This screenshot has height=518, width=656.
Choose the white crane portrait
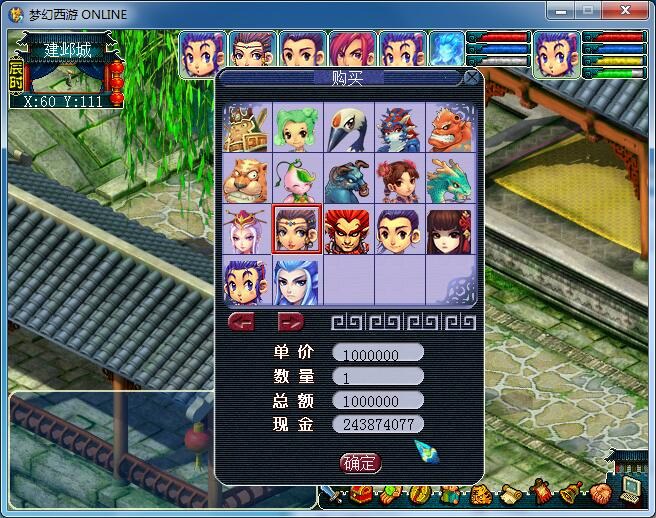[348, 127]
